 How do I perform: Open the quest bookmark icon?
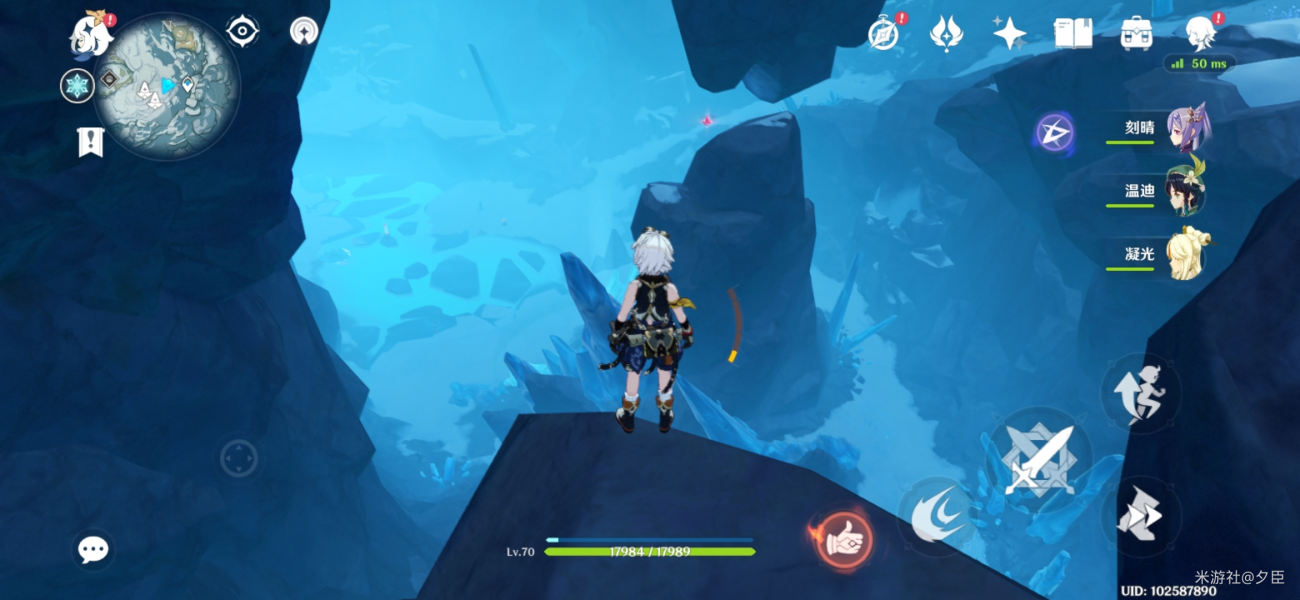[x=91, y=142]
